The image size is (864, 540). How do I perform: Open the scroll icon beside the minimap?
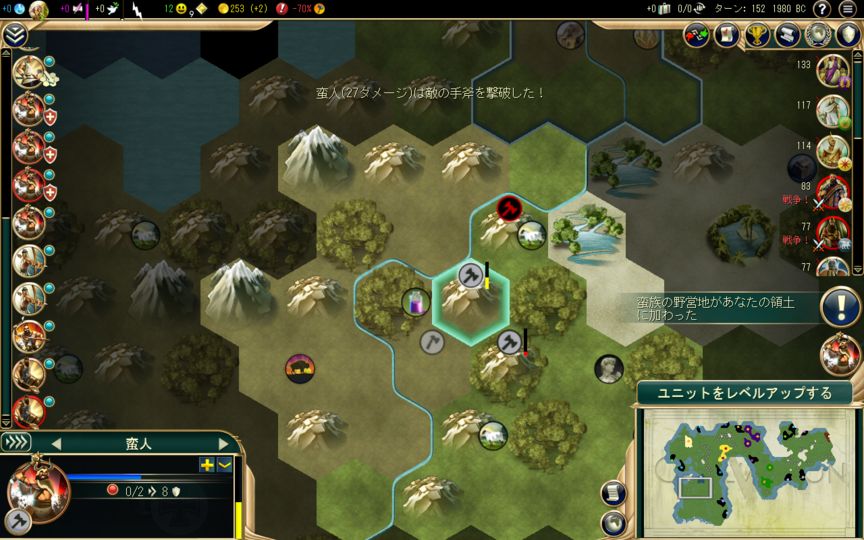tap(613, 492)
